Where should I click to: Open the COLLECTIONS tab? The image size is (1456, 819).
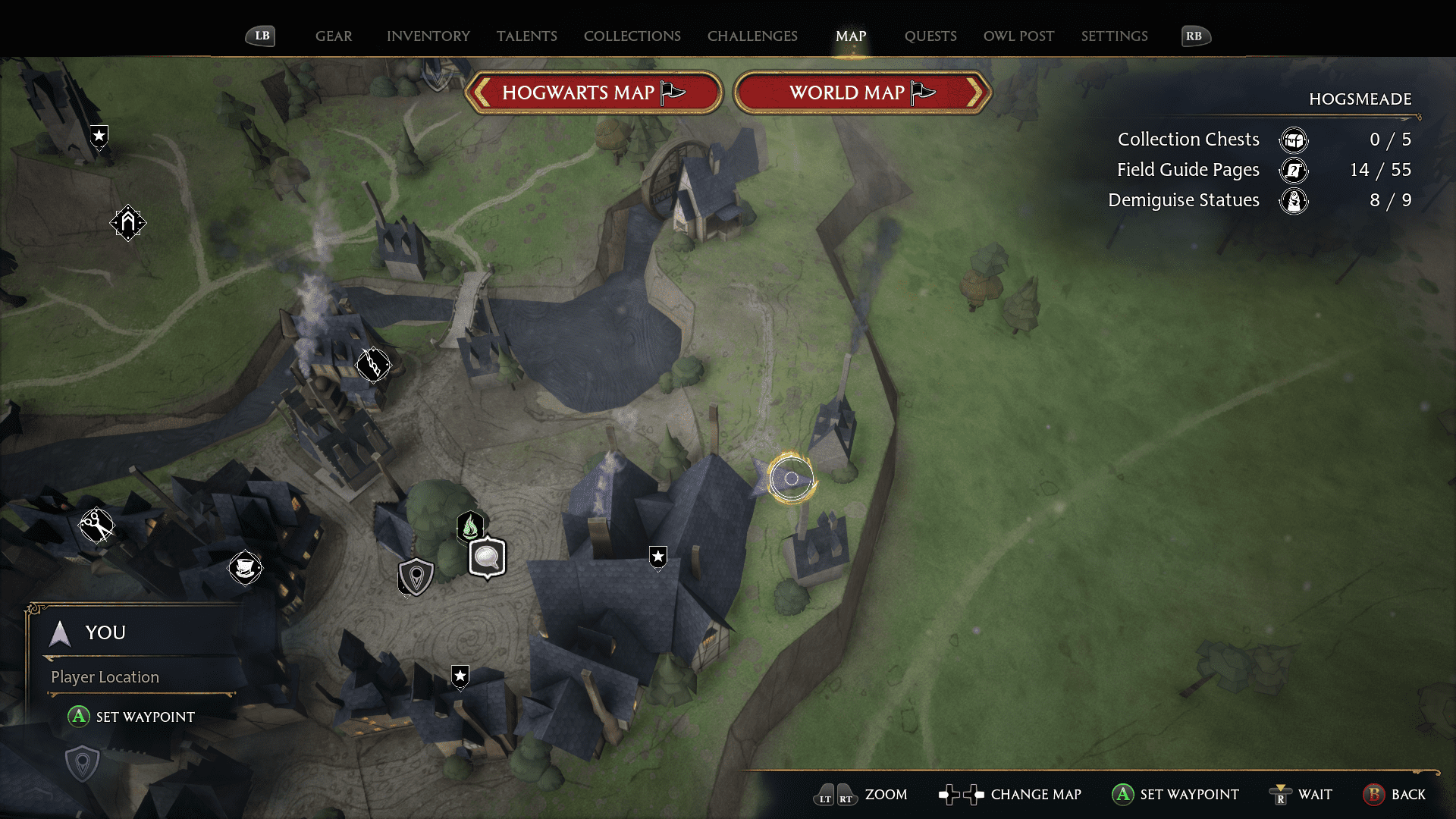tap(632, 36)
